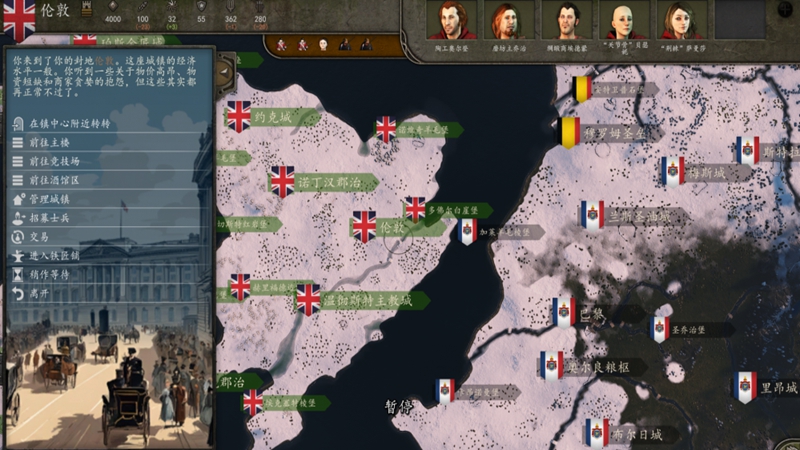Screen dimensions: 800x450
Task: Choose 稍作等待 (wait a while)
Action: pos(49,274)
